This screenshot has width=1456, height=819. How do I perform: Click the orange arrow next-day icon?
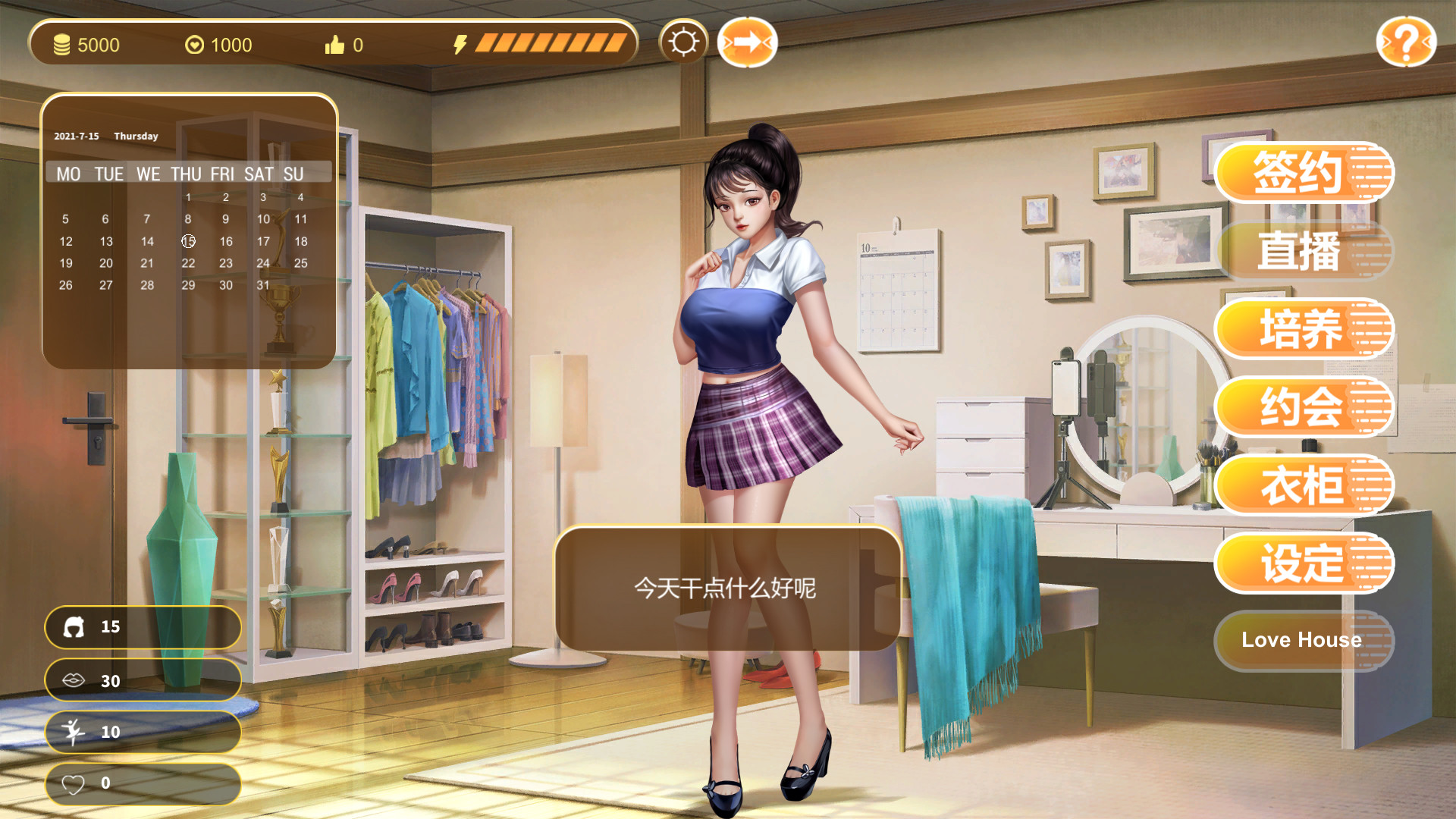747,43
